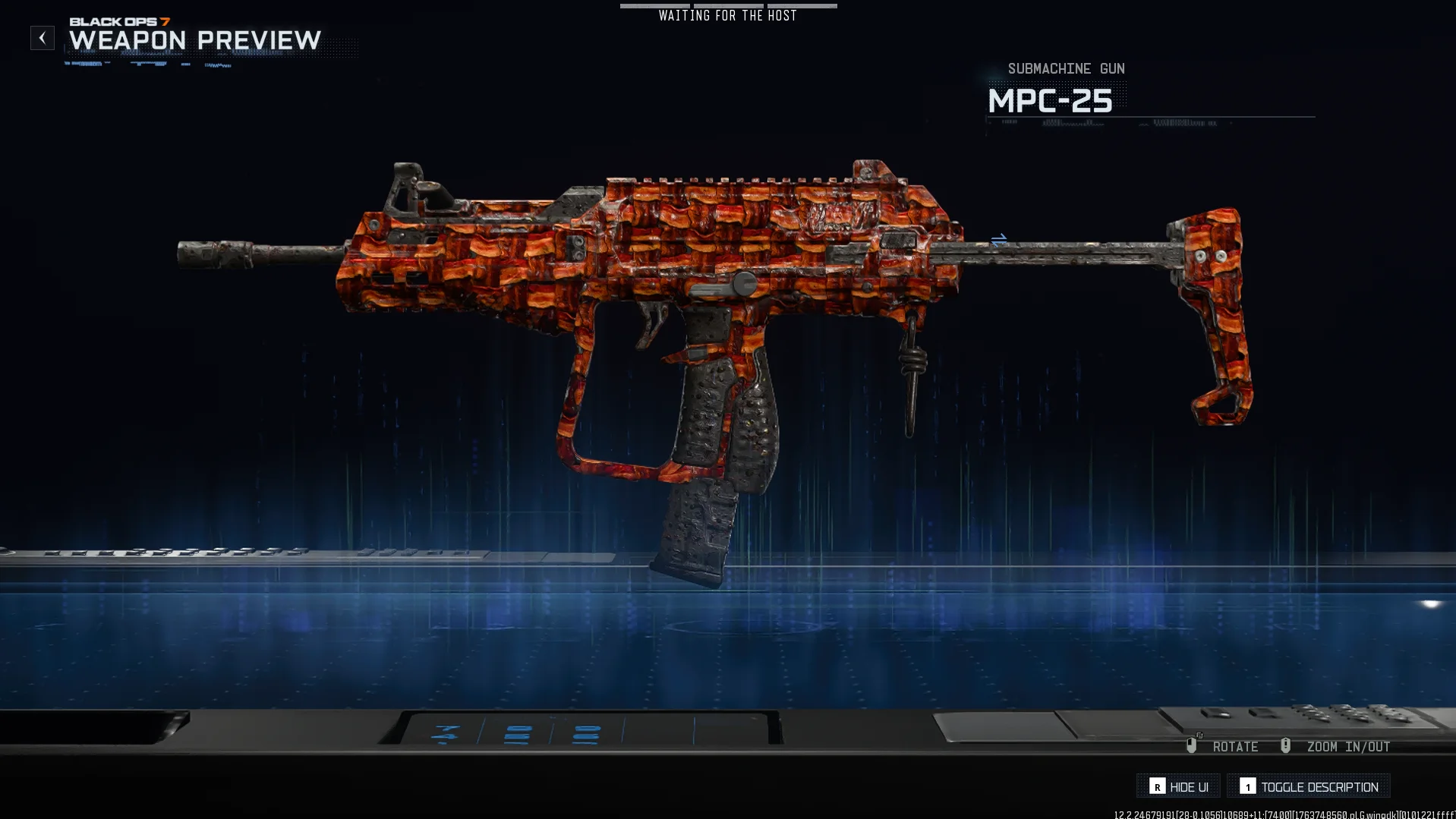Click the Hide UI button

tap(1178, 786)
